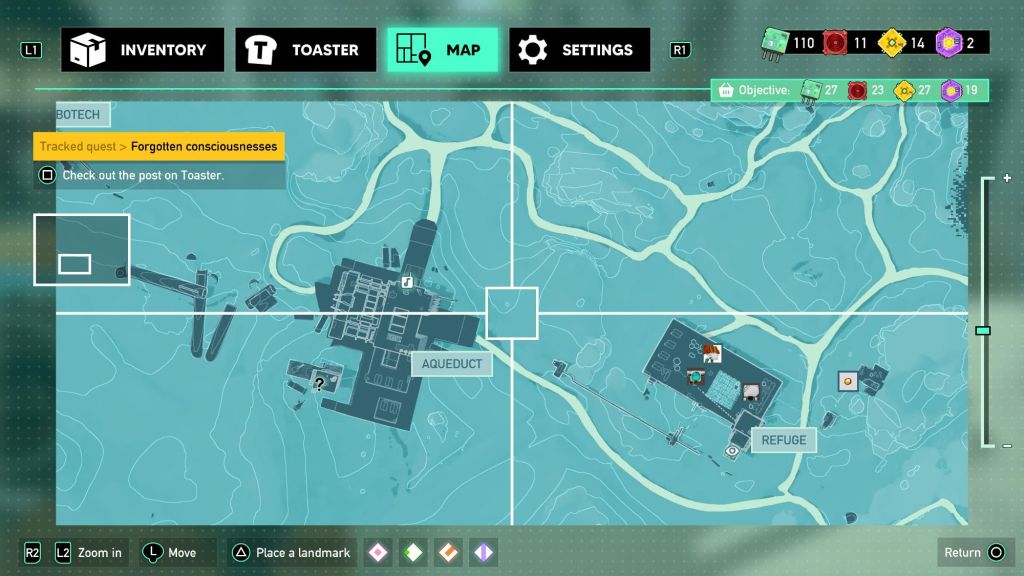The width and height of the screenshot is (1024, 576).
Task: Click the map zoom slider handle
Action: point(983,330)
